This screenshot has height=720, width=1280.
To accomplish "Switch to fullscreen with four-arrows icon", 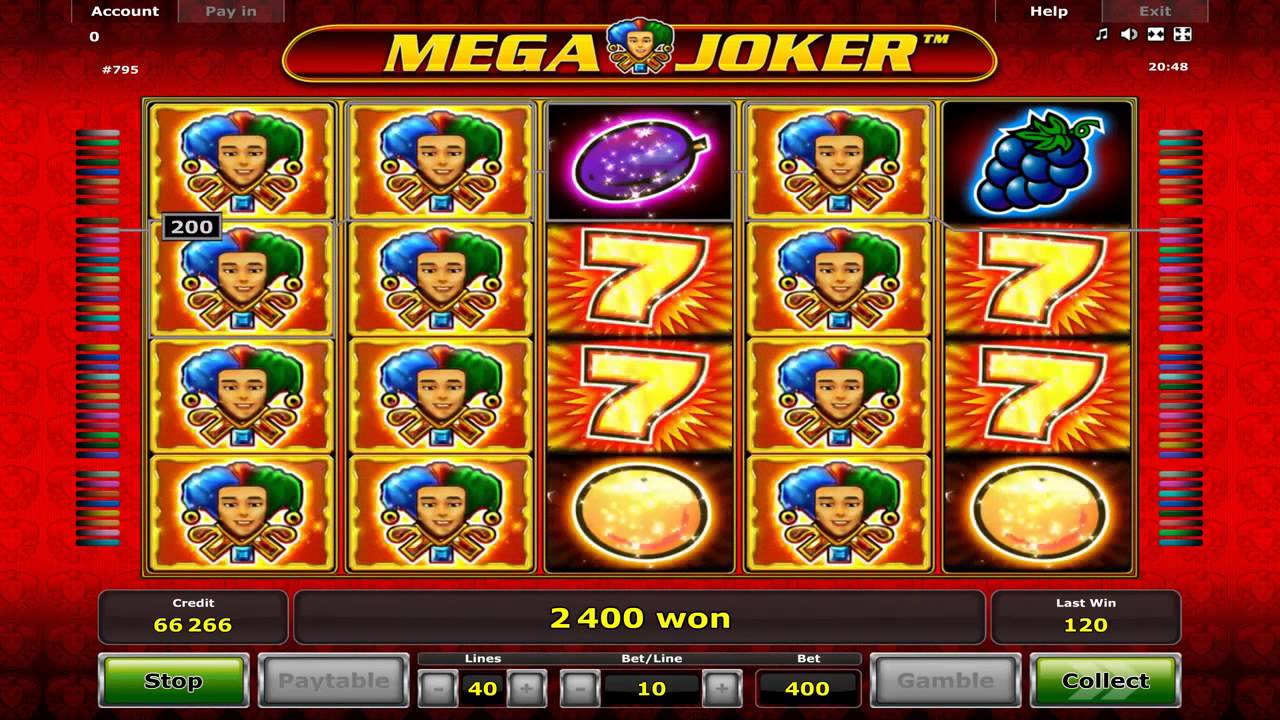I will [1182, 35].
